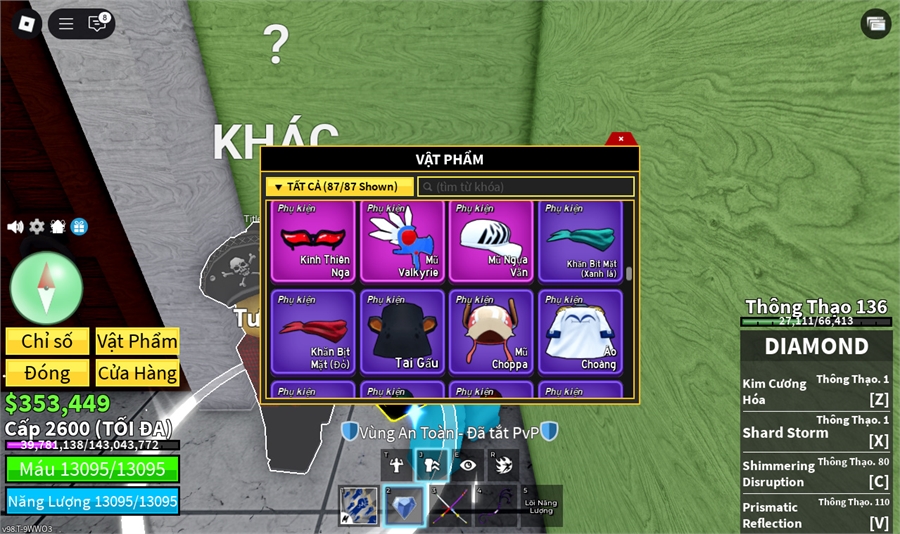Pick the Mũ Ngựa Vằn hat
The height and width of the screenshot is (534, 900).
(x=490, y=240)
